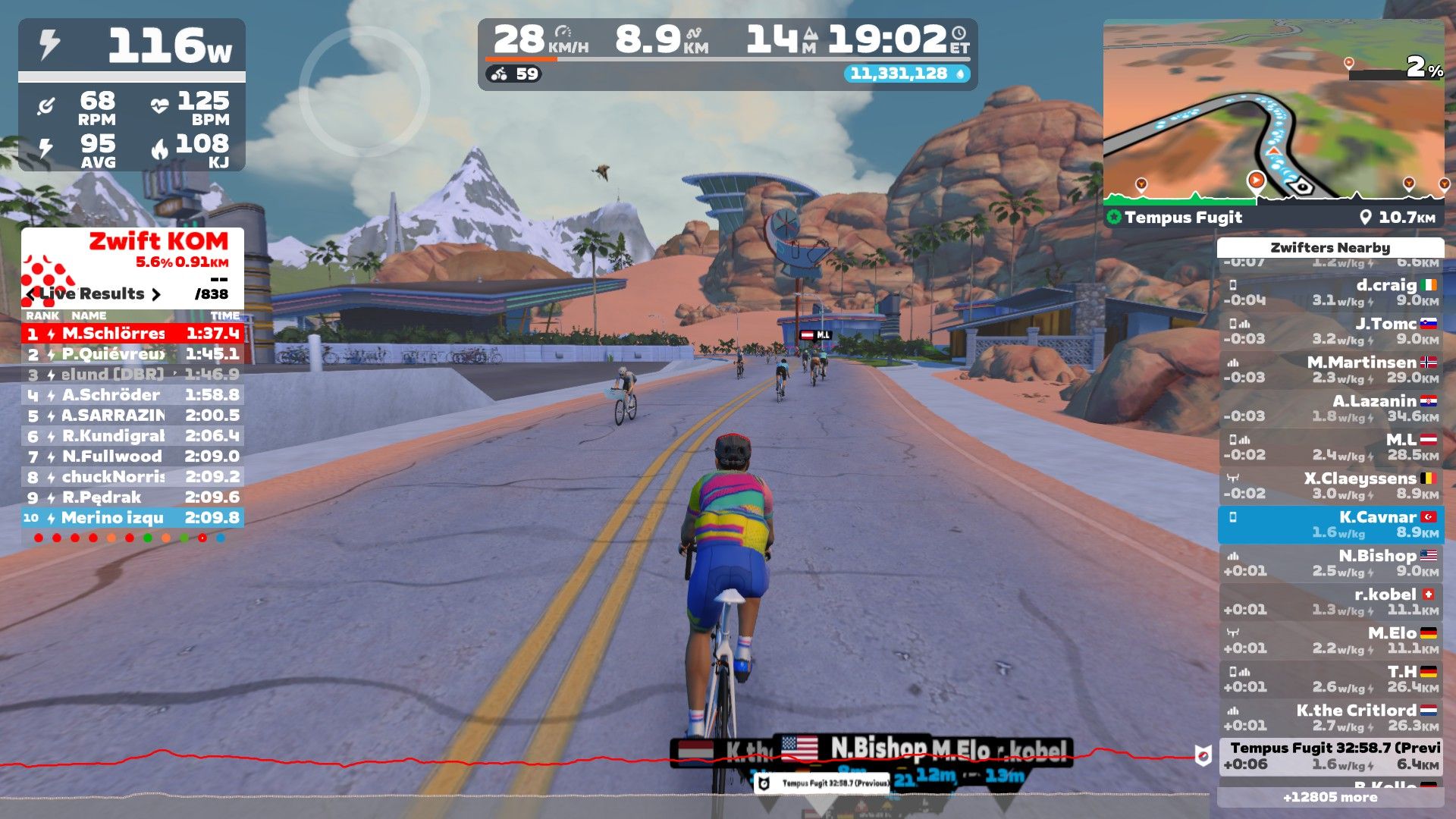Image resolution: width=1456 pixels, height=819 pixels.
Task: Select A.Lazanin rider row
Action: 1331,409
